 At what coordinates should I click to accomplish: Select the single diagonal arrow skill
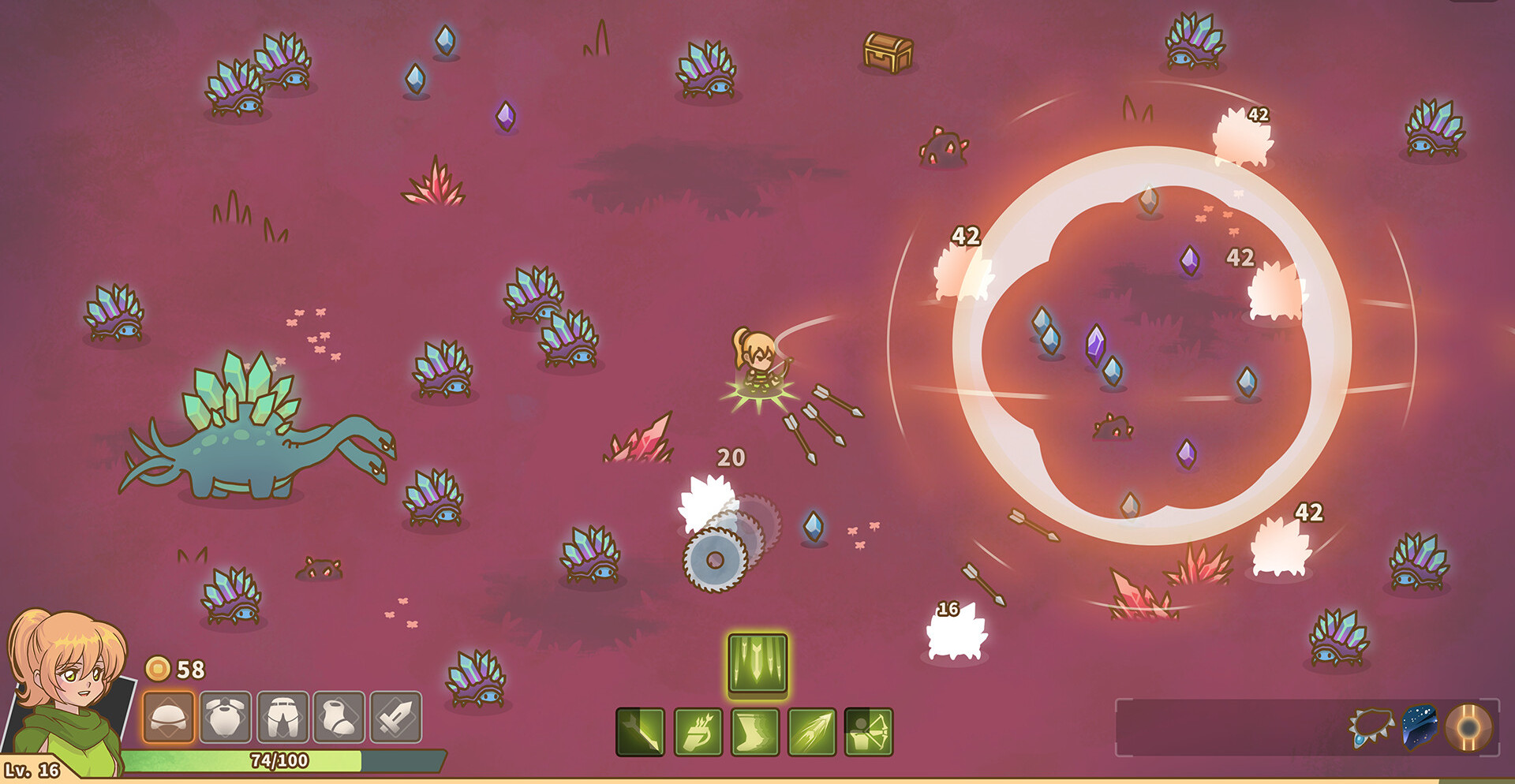(640, 732)
